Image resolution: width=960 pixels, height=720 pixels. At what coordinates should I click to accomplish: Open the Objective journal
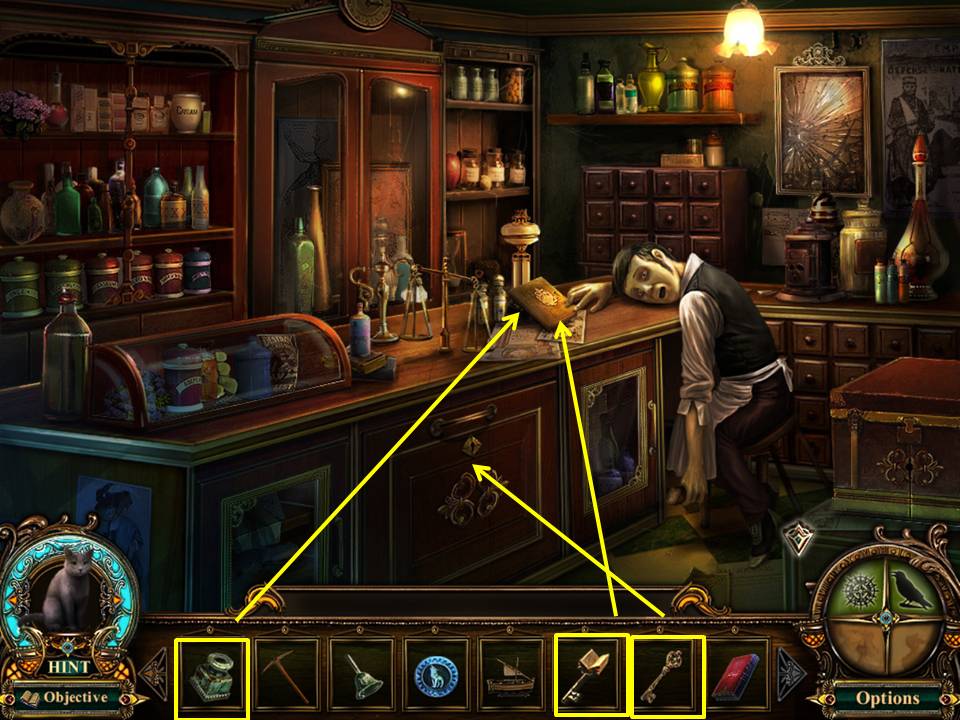pyautogui.click(x=66, y=696)
